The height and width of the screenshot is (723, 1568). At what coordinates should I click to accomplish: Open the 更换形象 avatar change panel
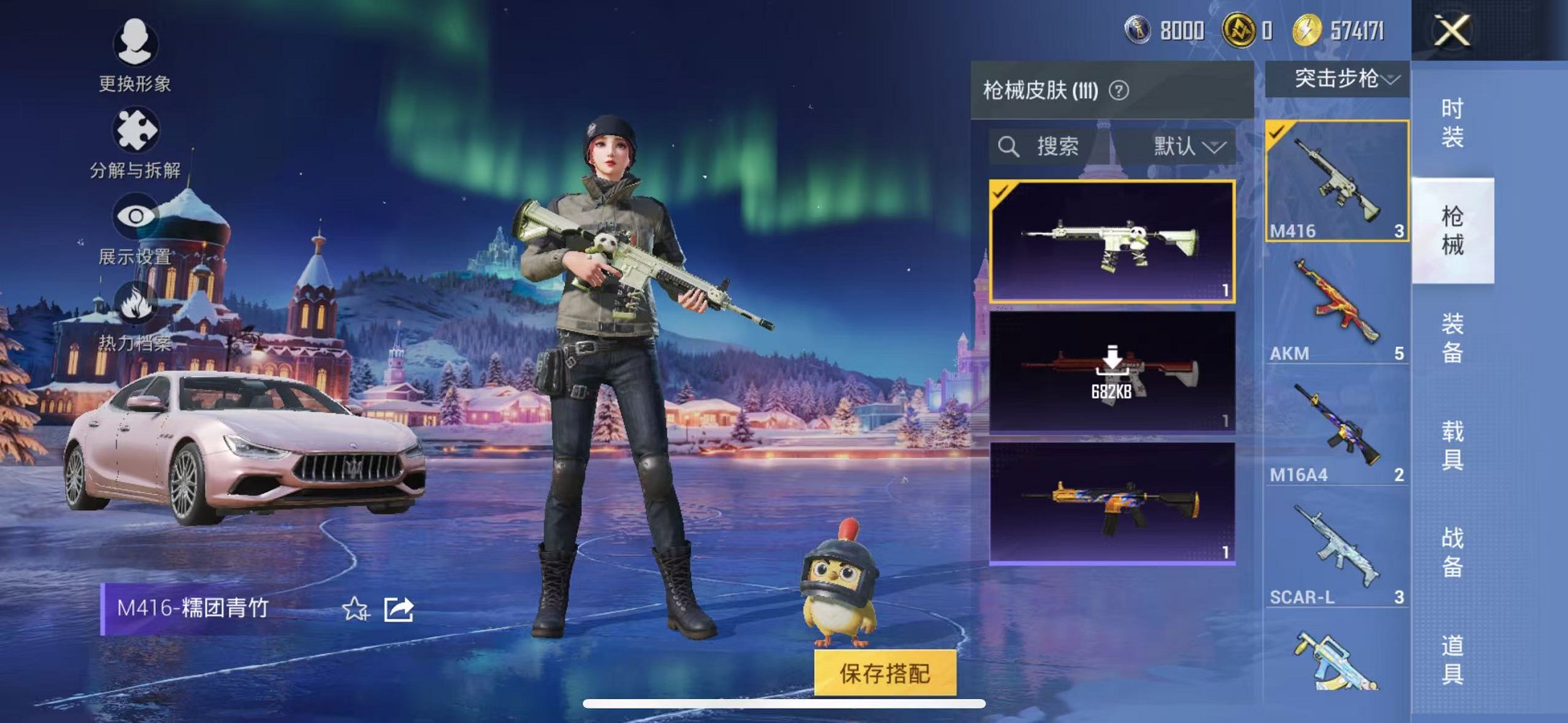[x=137, y=46]
